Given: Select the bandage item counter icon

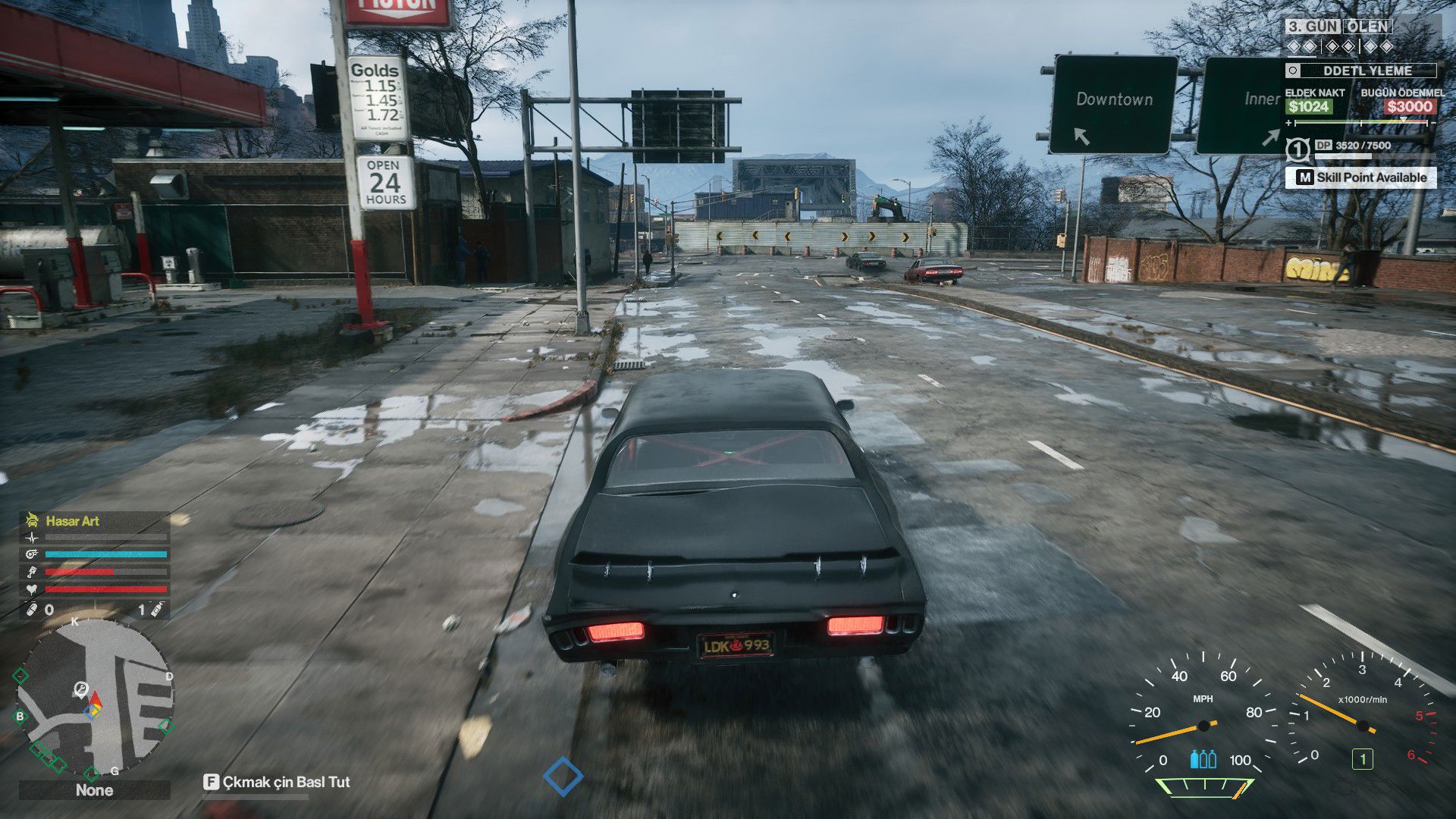Looking at the screenshot, I should click(32, 610).
